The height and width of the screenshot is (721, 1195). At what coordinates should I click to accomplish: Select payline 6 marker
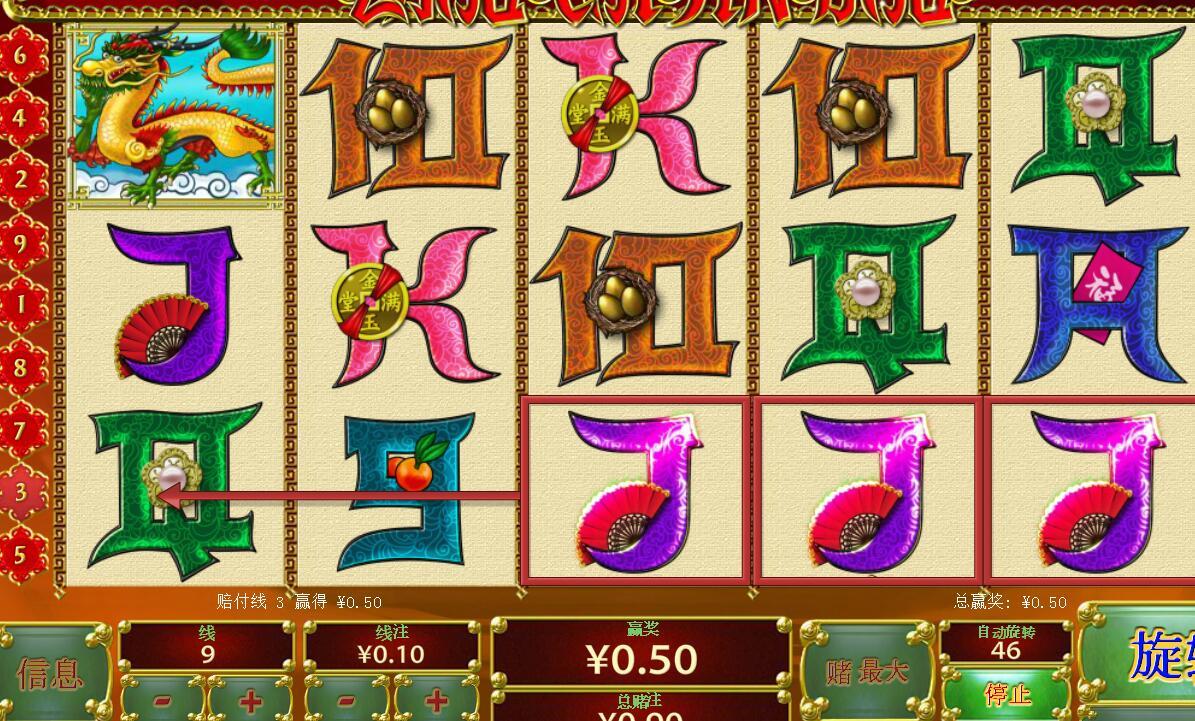click(21, 55)
